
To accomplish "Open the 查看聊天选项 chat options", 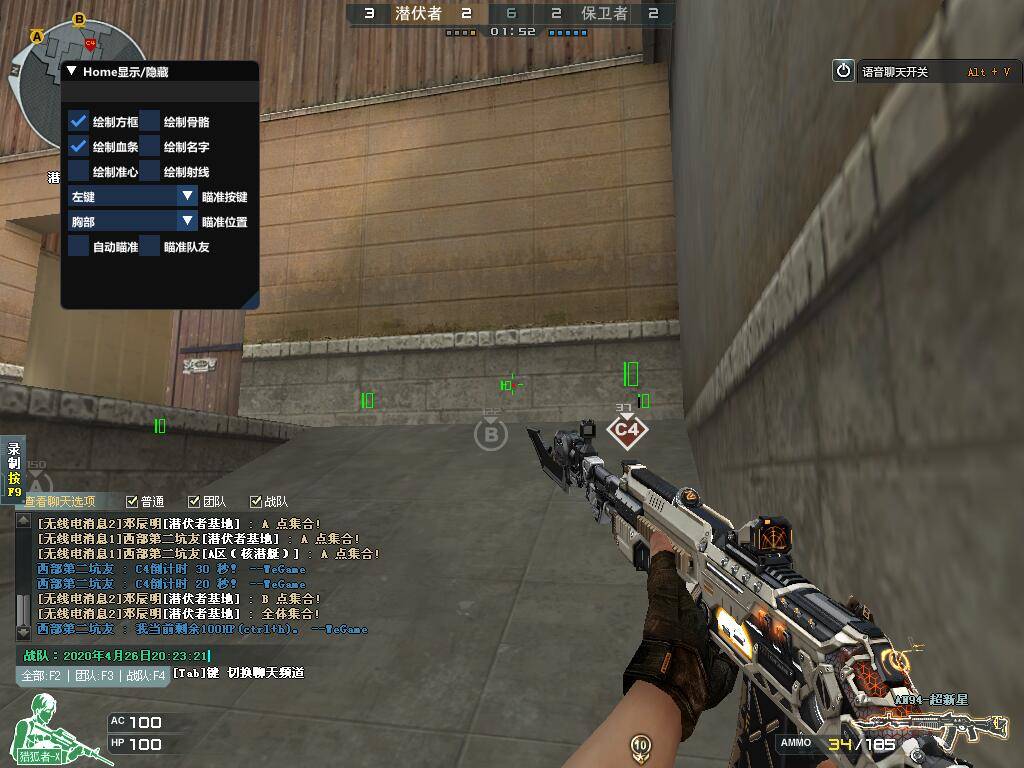I will (x=60, y=502).
